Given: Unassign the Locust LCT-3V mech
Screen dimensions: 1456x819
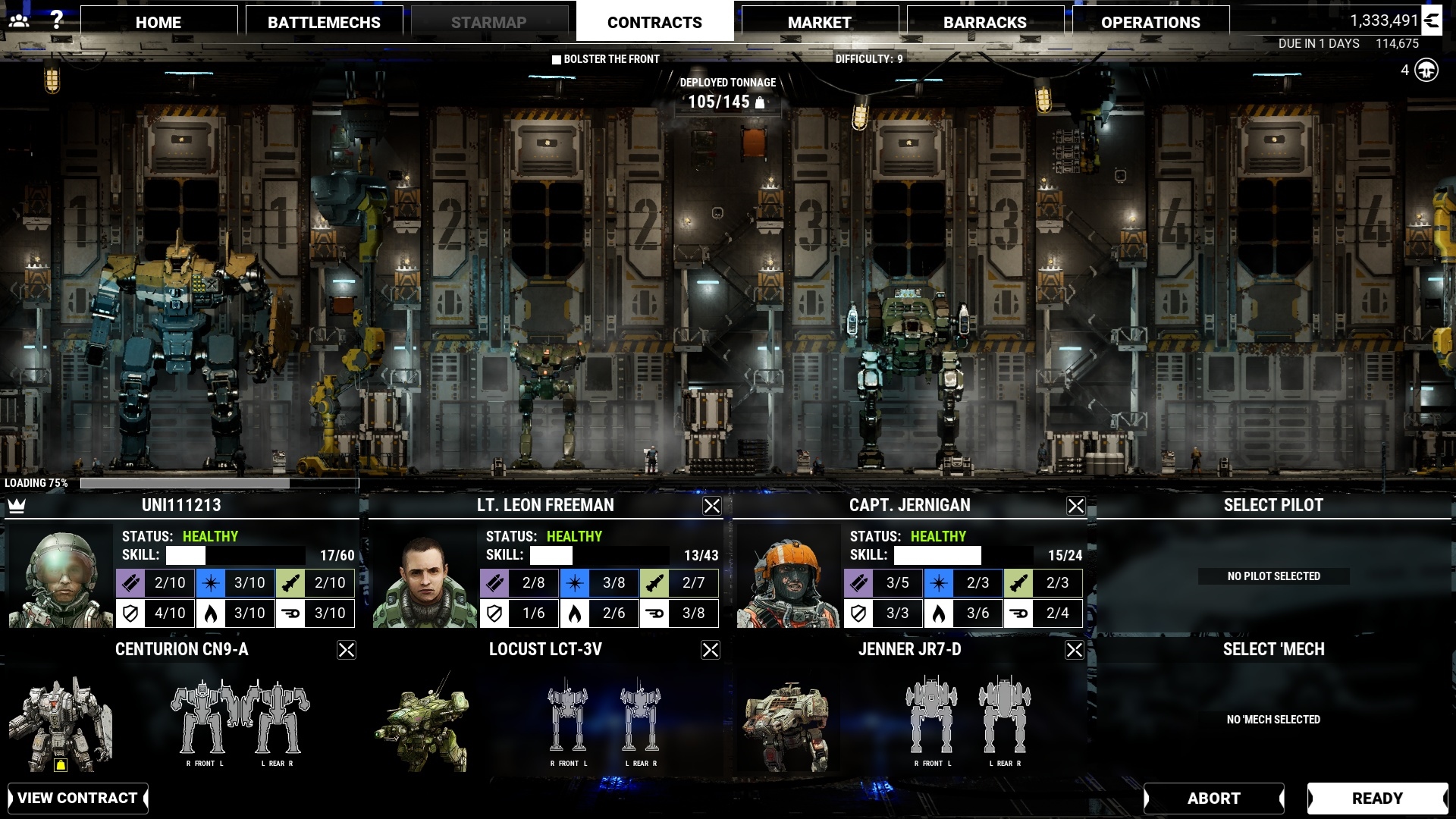Looking at the screenshot, I should coord(711,650).
